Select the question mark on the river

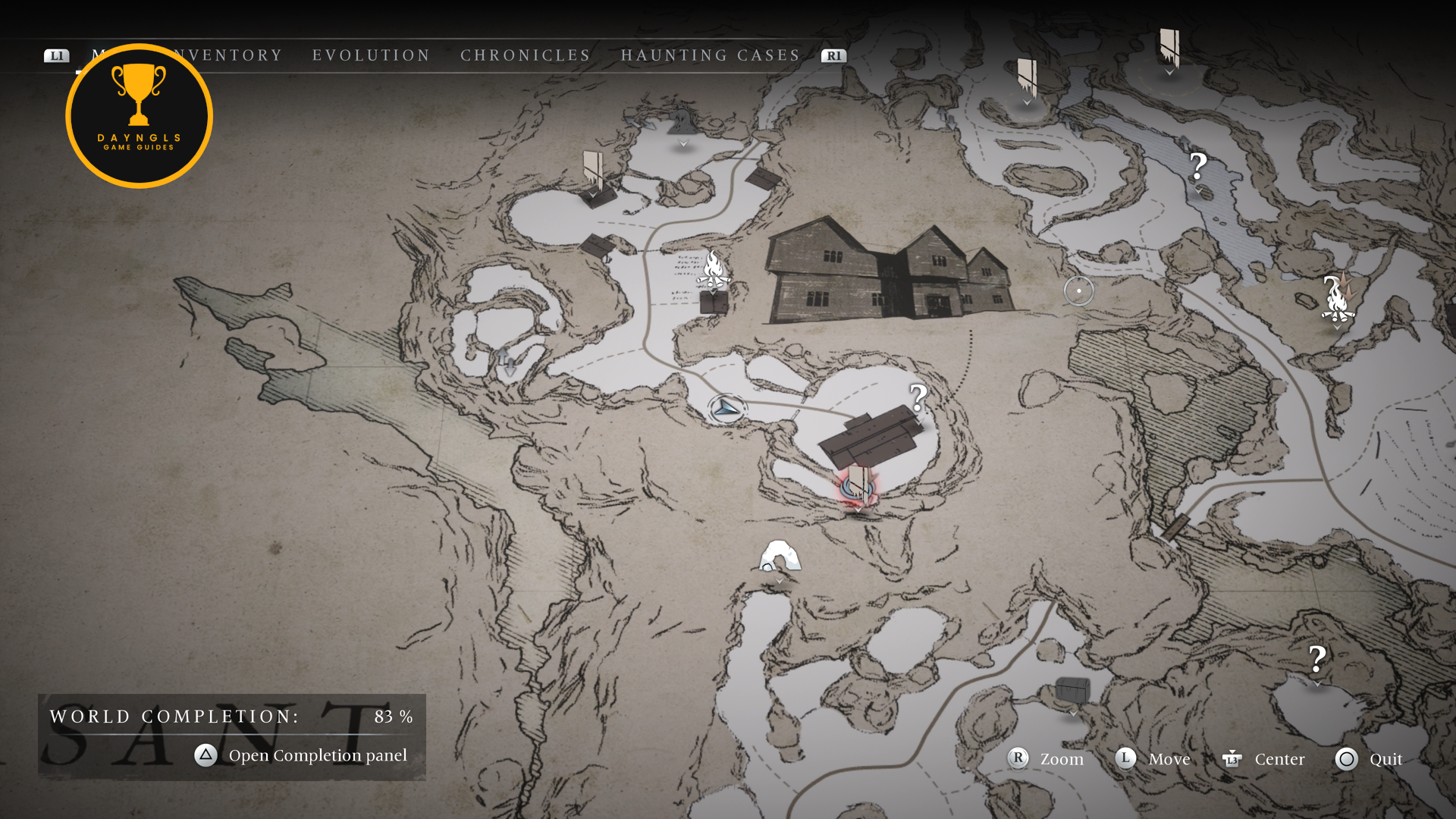[1197, 167]
